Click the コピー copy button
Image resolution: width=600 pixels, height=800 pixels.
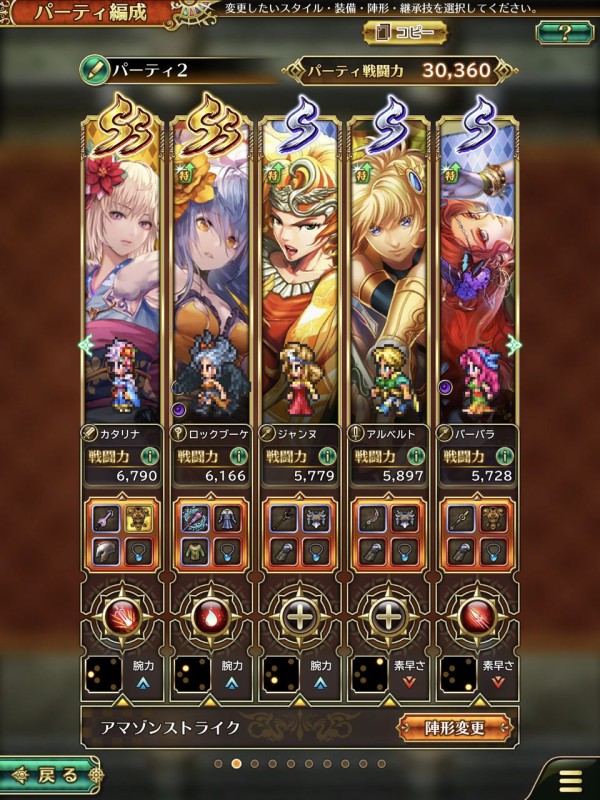point(405,32)
